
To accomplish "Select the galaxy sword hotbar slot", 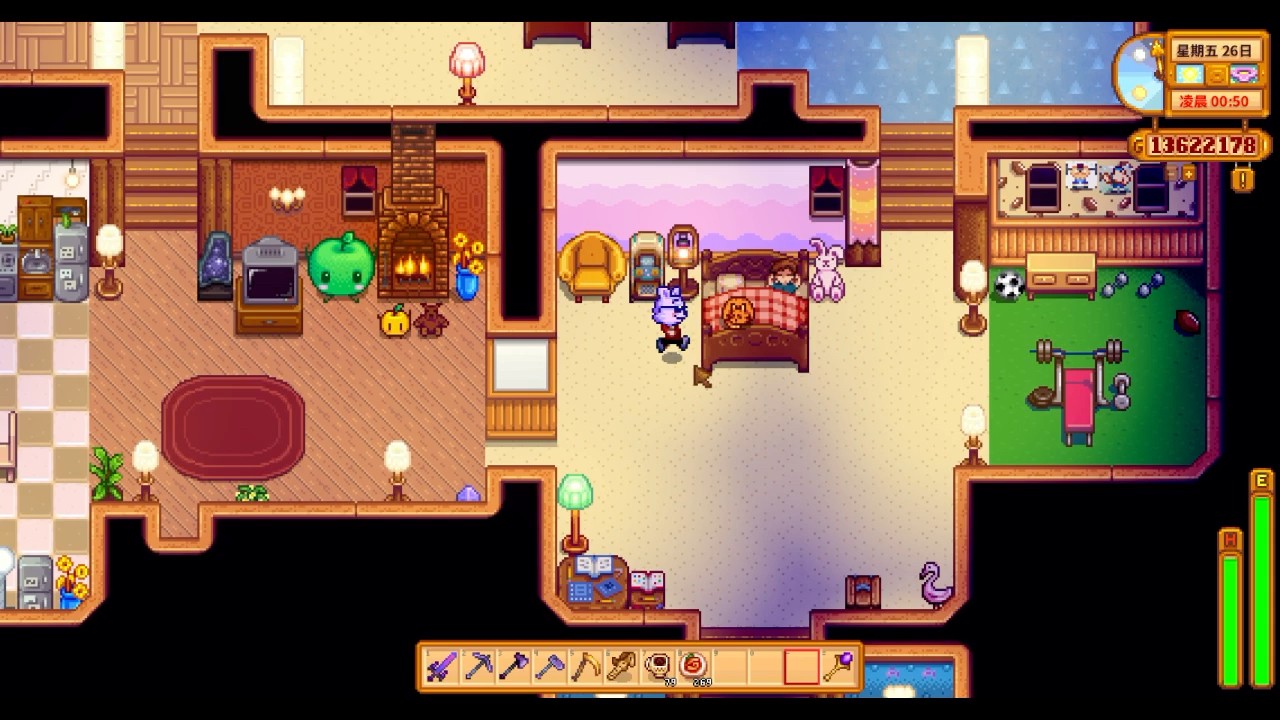I will (441, 666).
